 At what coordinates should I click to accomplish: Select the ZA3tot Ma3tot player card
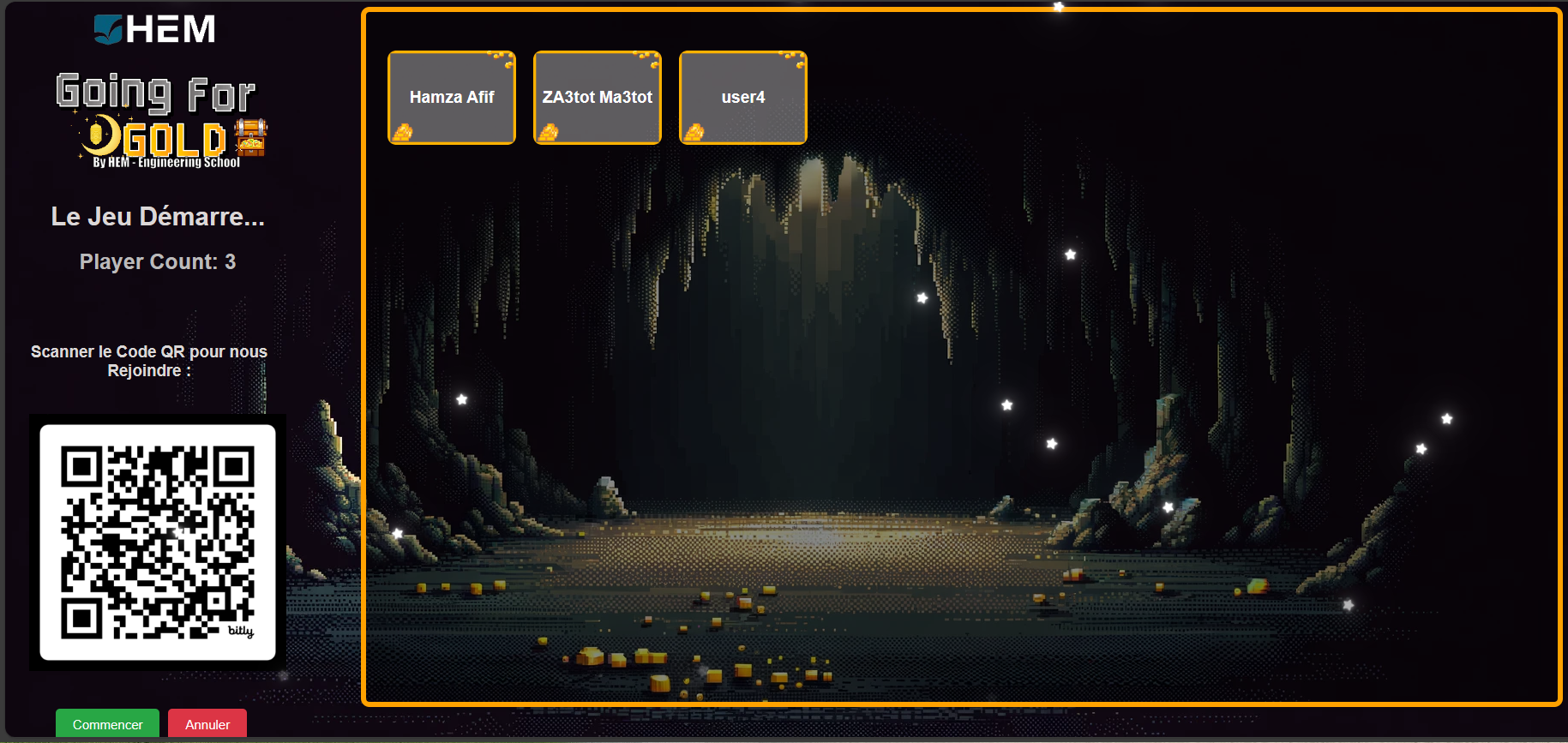[x=597, y=97]
